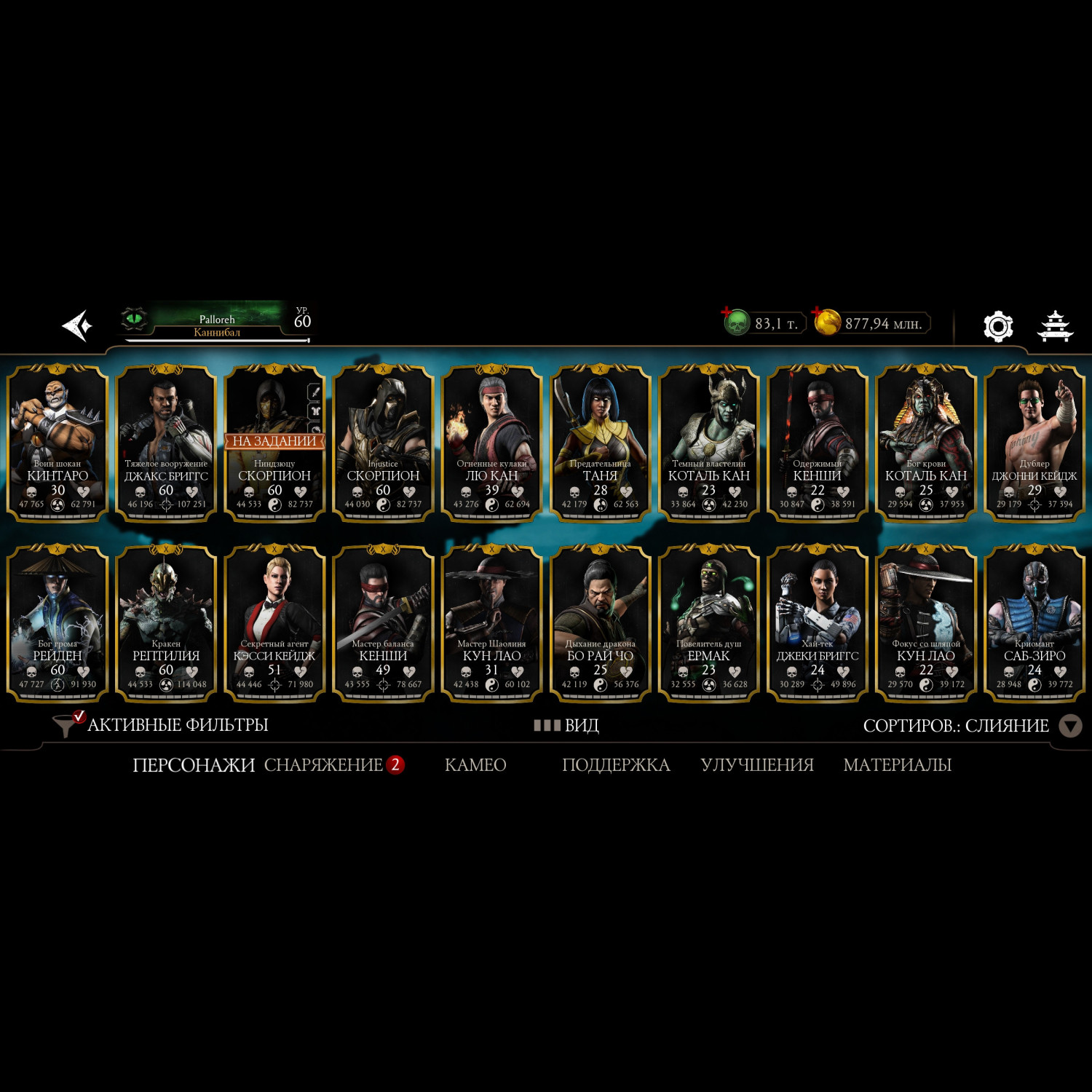Select the Liu Kang fire fists card

pyautogui.click(x=491, y=443)
